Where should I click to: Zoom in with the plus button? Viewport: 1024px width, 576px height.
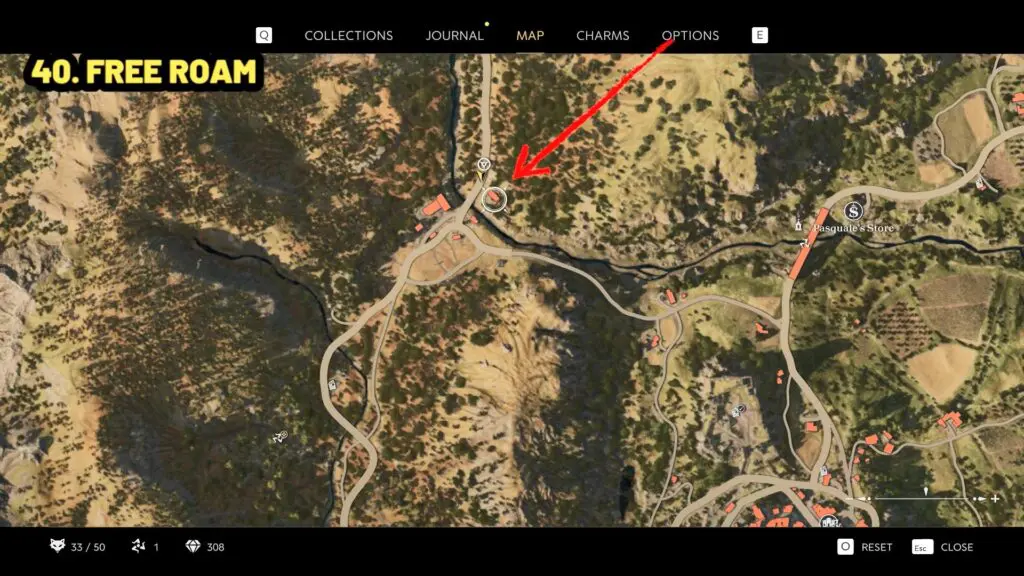click(995, 498)
